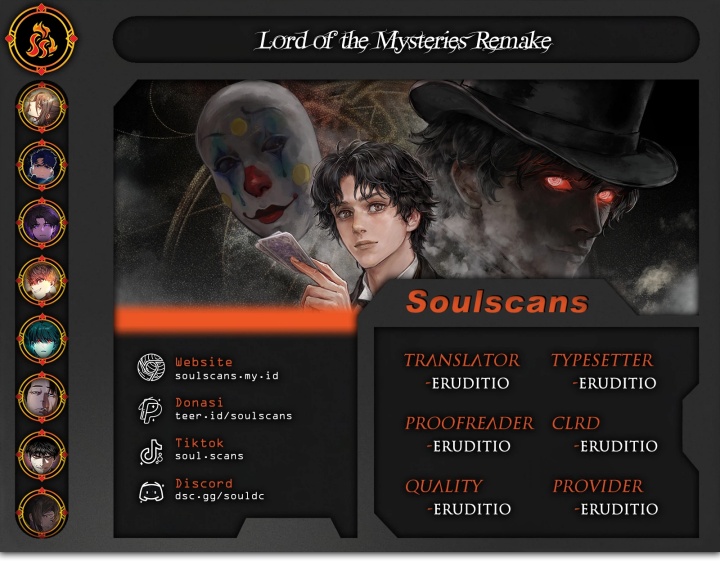Choose the orange-haired character portrait

pyautogui.click(x=42, y=281)
